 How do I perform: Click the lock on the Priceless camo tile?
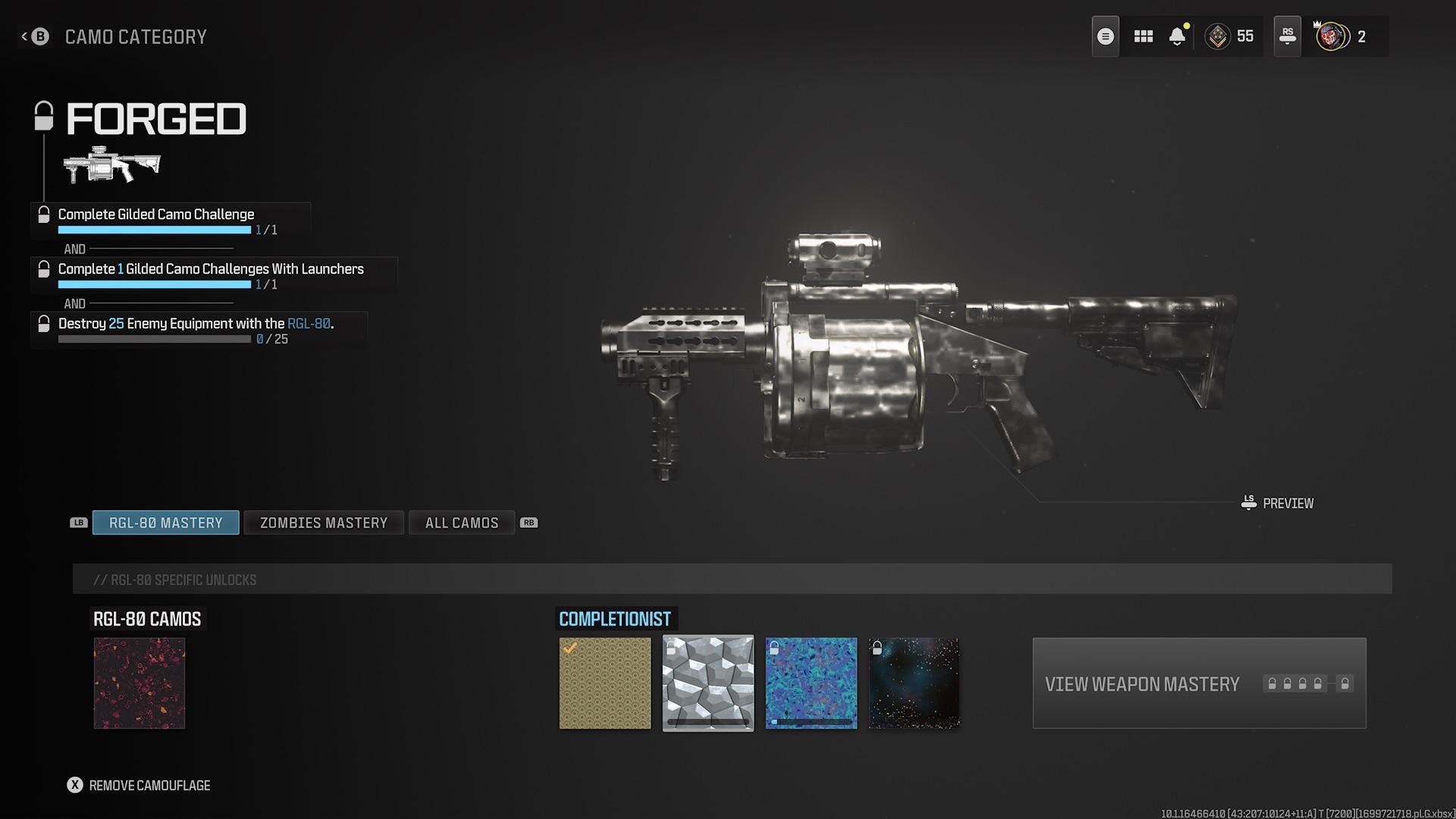click(774, 646)
